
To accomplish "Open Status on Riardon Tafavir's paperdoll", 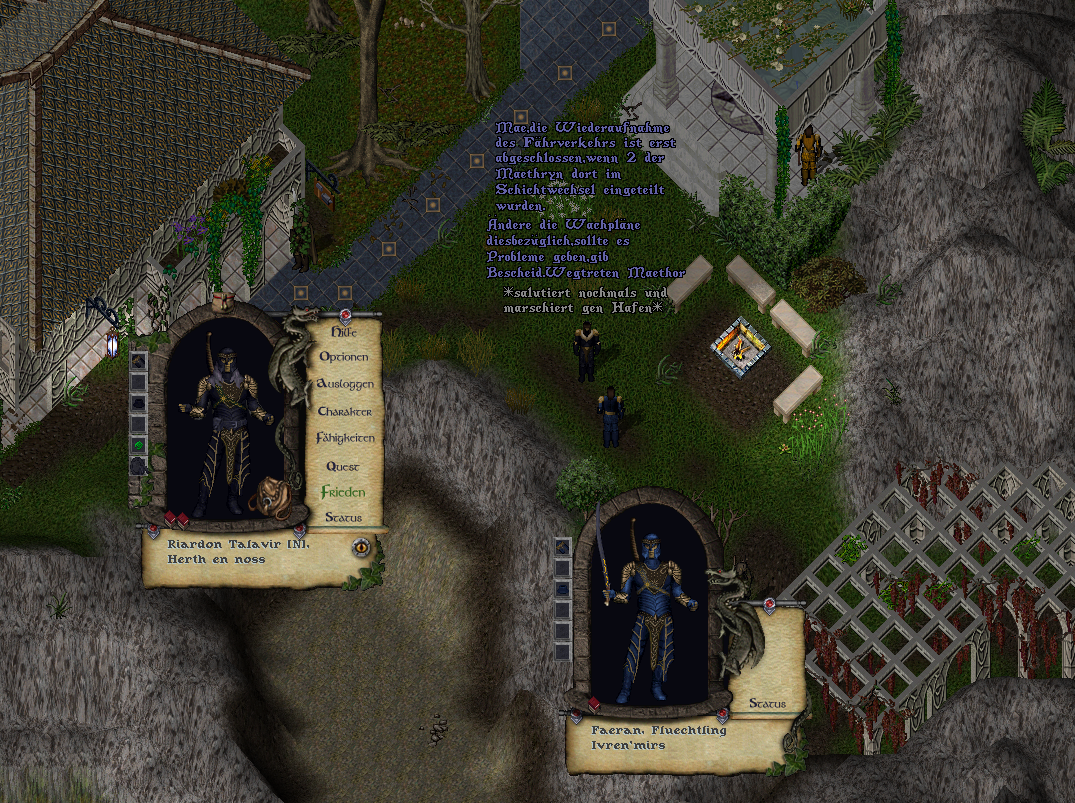I will click(343, 518).
